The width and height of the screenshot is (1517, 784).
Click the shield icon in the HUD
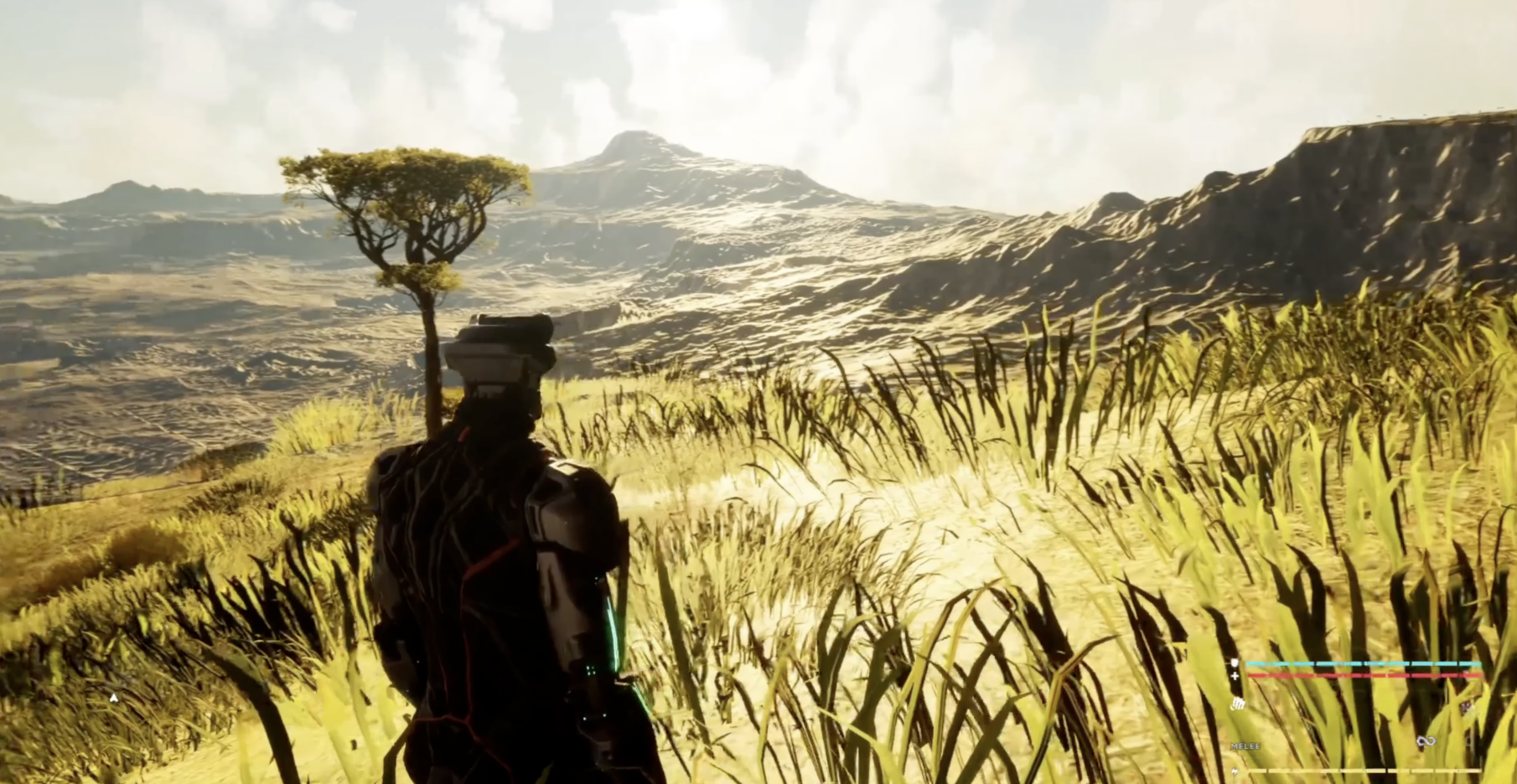(1235, 663)
